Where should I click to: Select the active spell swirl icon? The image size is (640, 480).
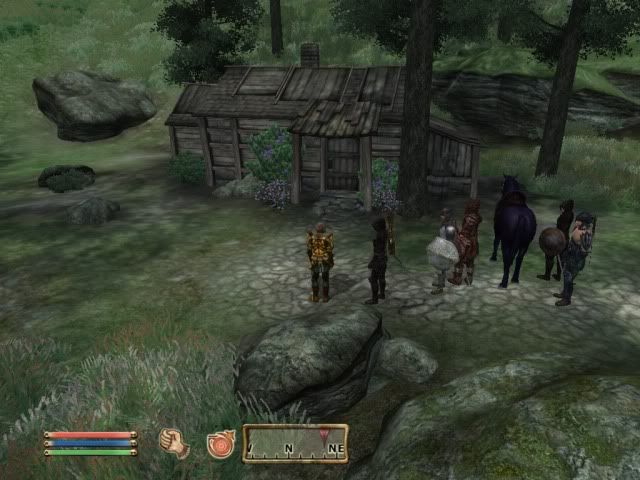coord(220,444)
